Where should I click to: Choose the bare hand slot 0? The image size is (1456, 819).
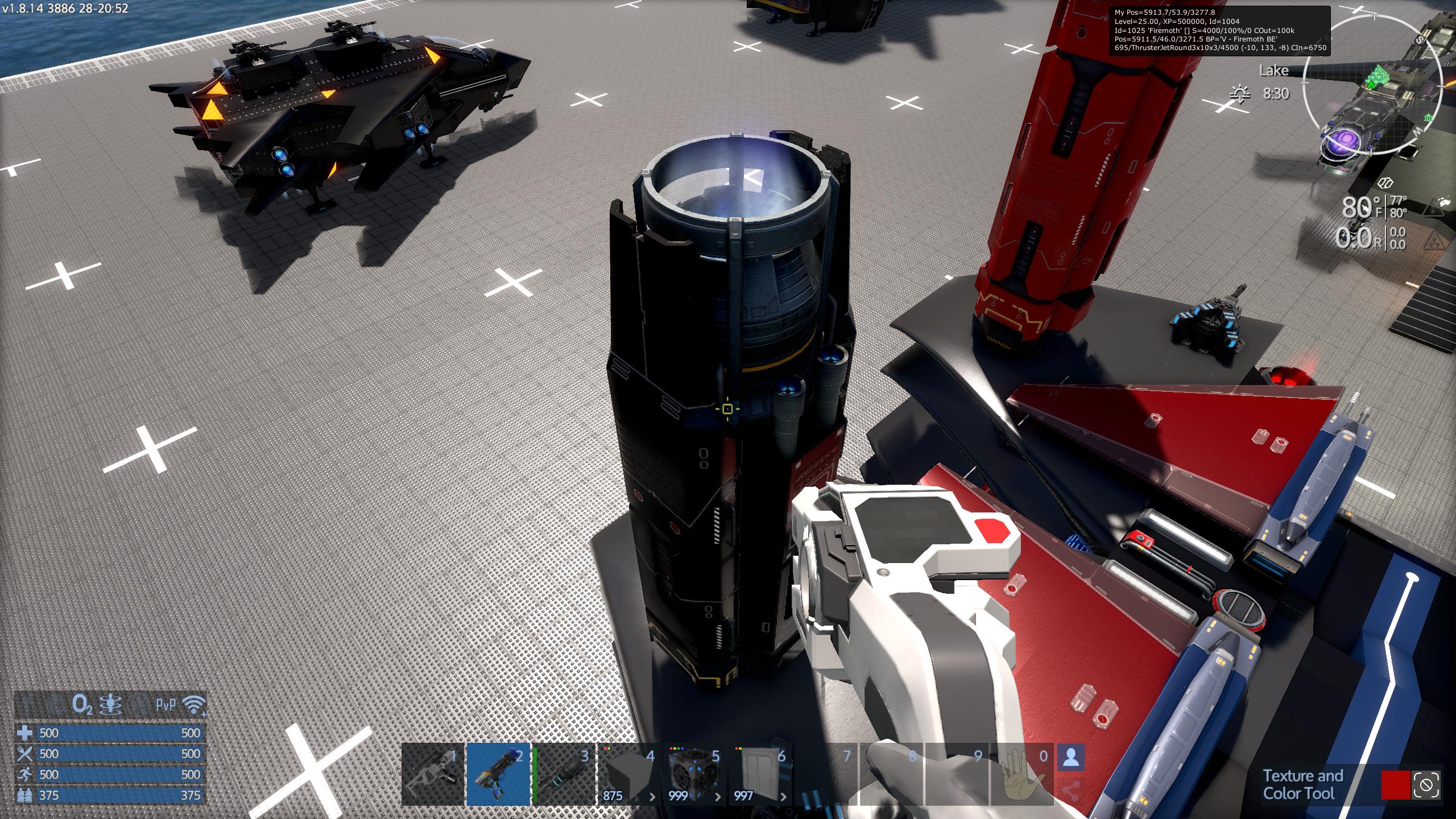coord(1022,773)
